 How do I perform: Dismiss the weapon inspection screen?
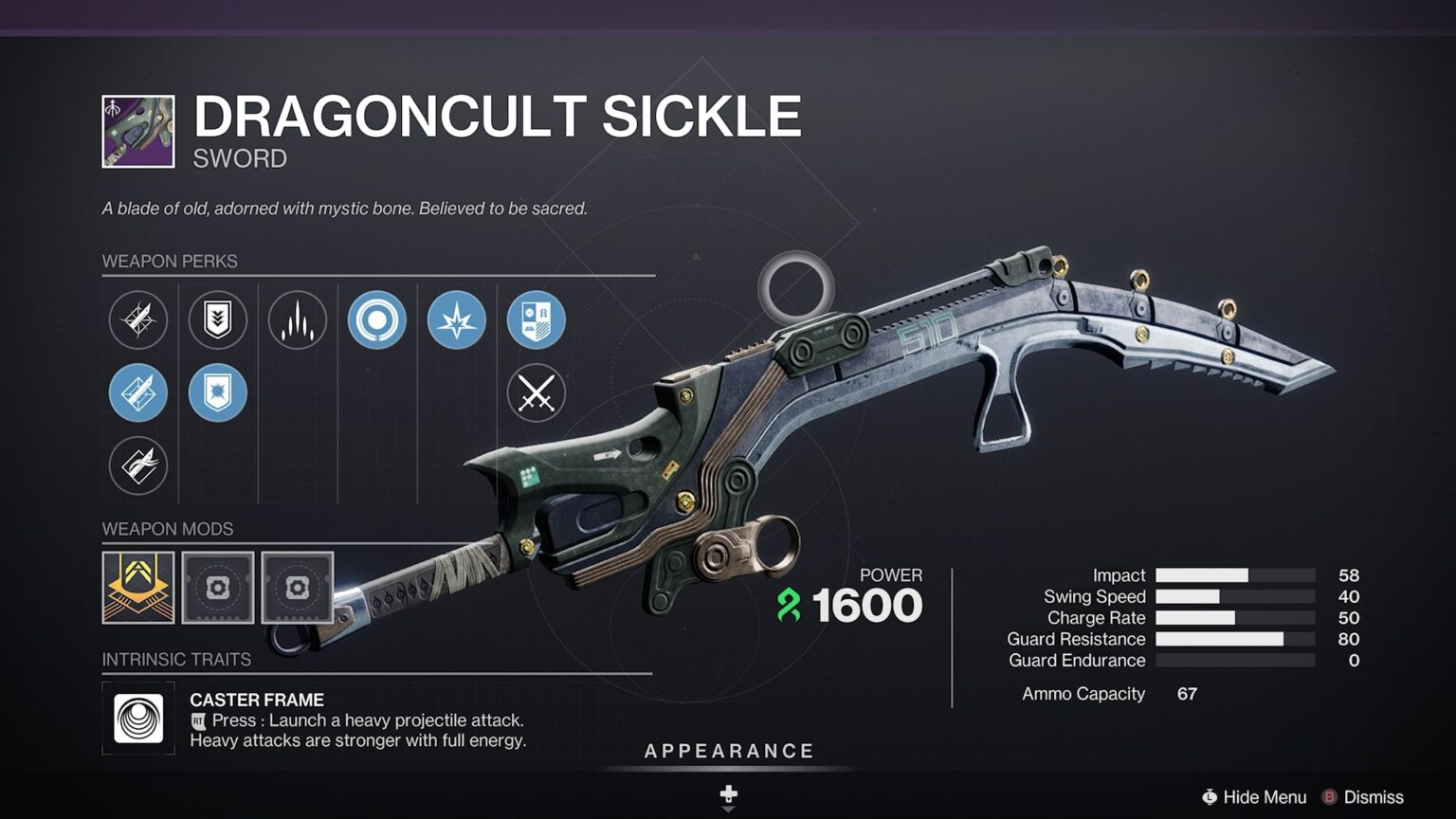(1363, 797)
